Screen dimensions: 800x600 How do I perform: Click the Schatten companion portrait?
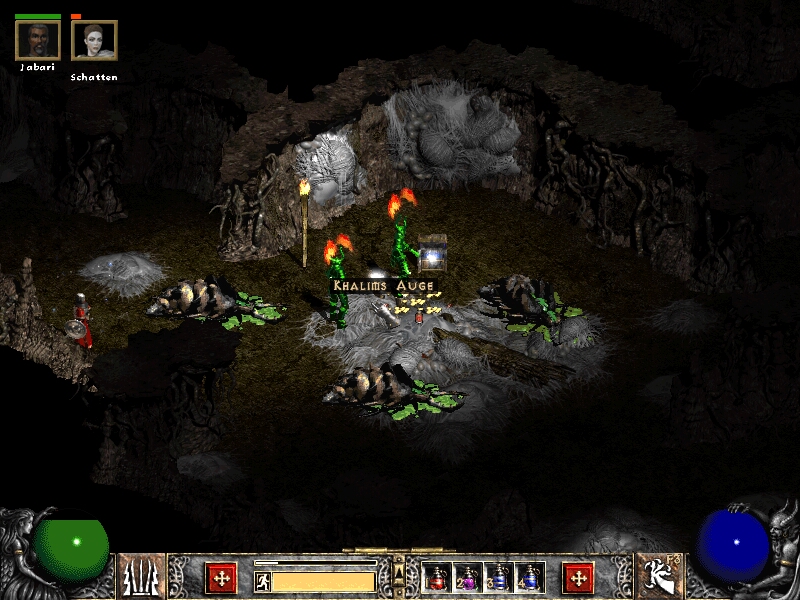(94, 40)
